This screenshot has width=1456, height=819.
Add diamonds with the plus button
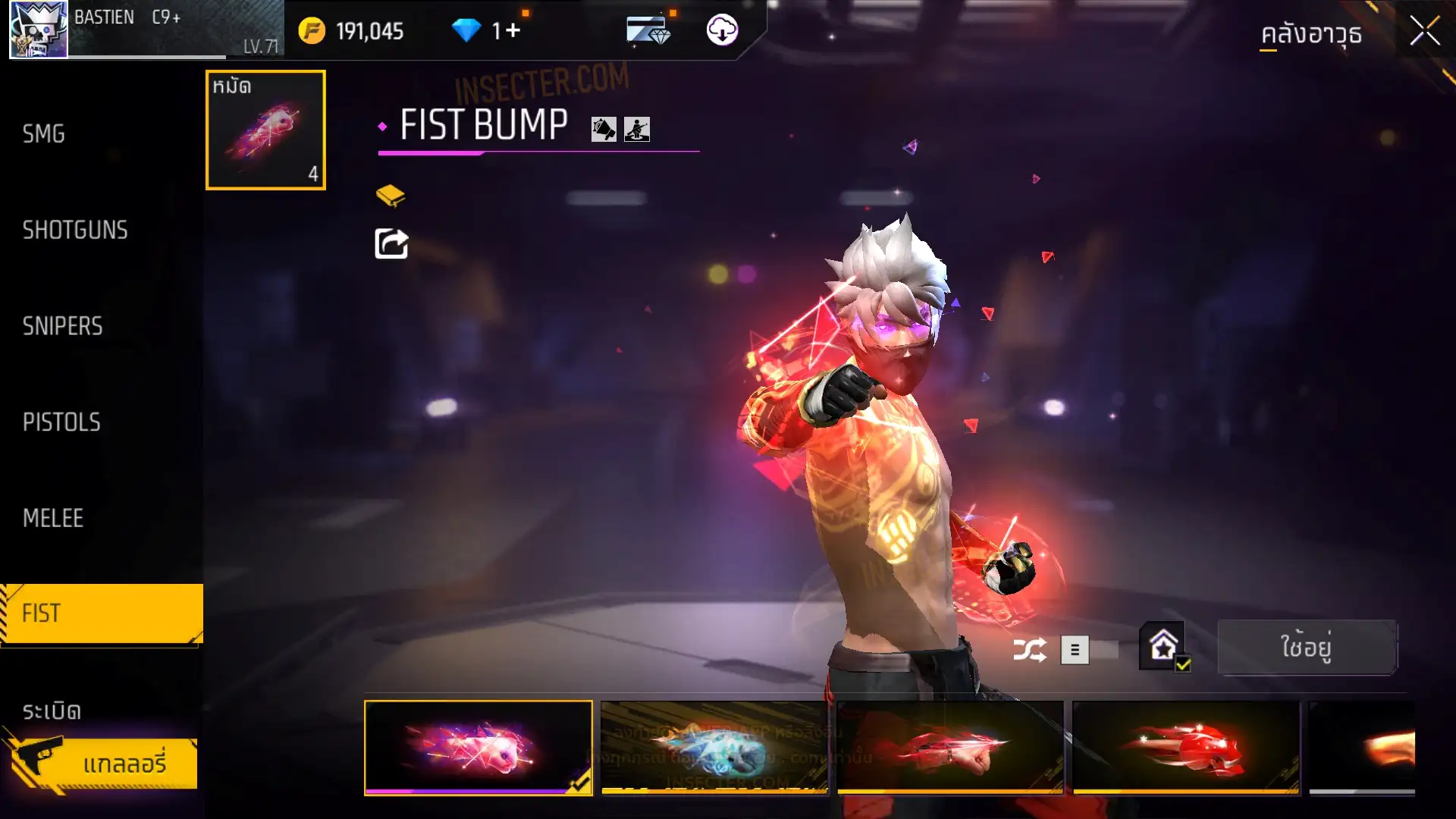(513, 30)
